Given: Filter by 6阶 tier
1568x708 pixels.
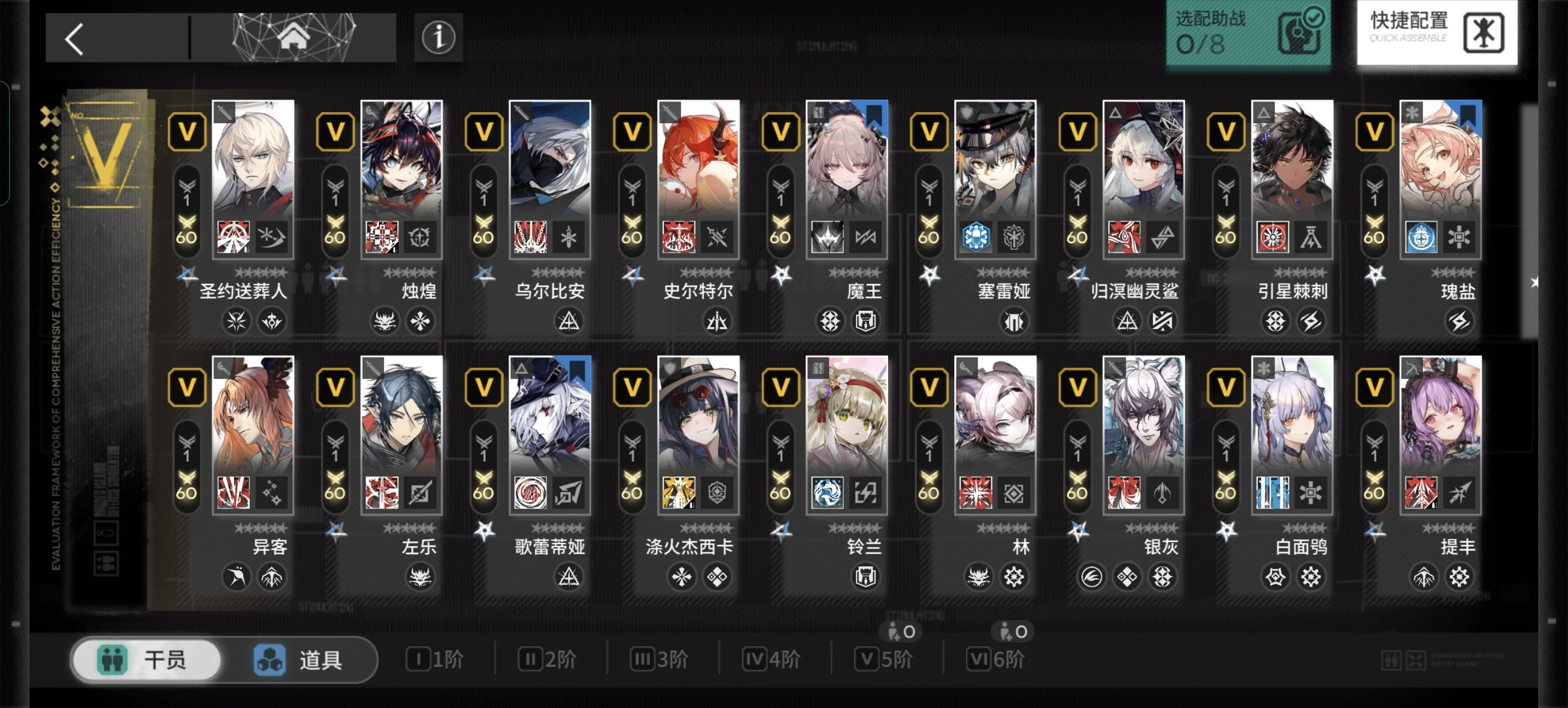Looking at the screenshot, I should point(996,659).
